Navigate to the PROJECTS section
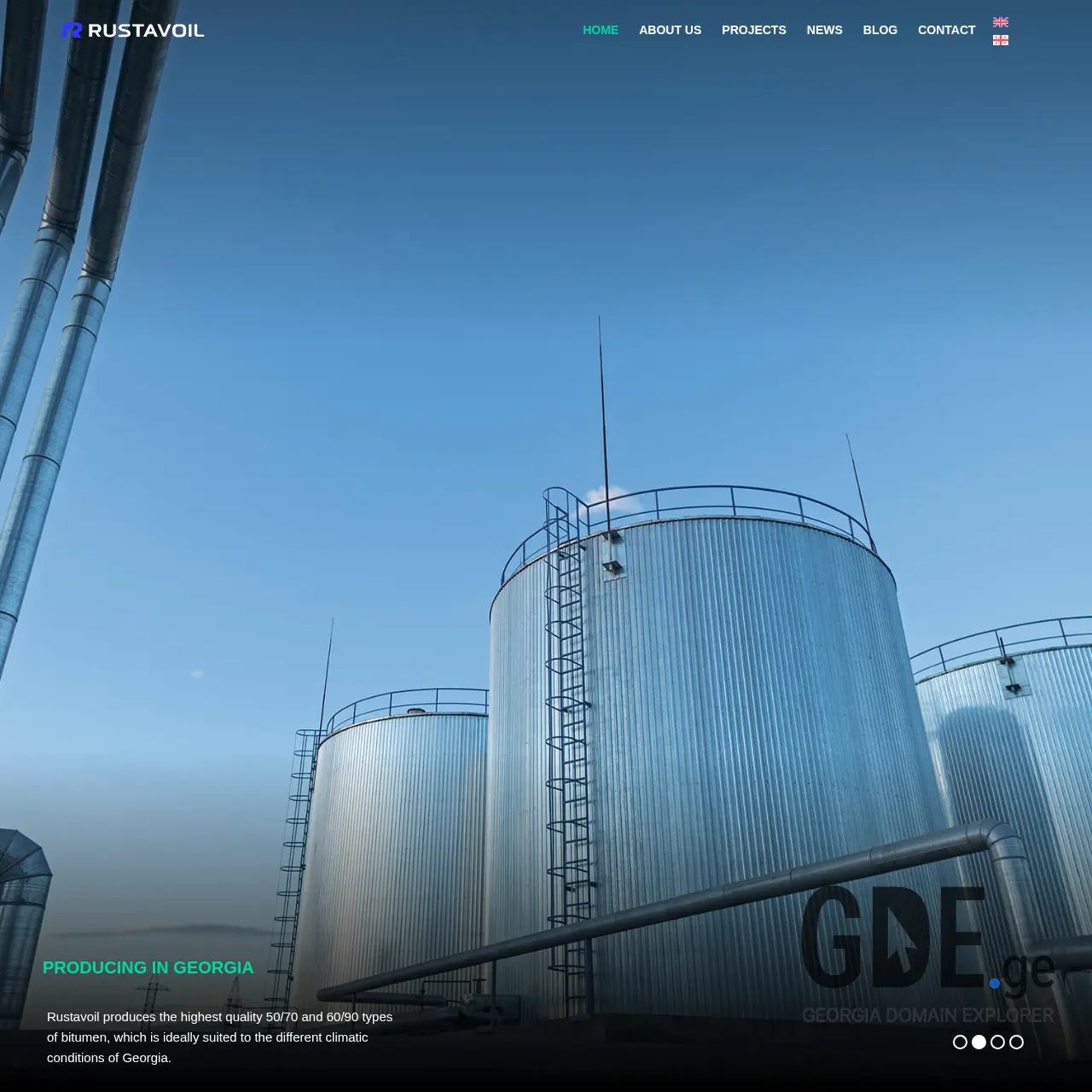The width and height of the screenshot is (1092, 1092). tap(754, 30)
